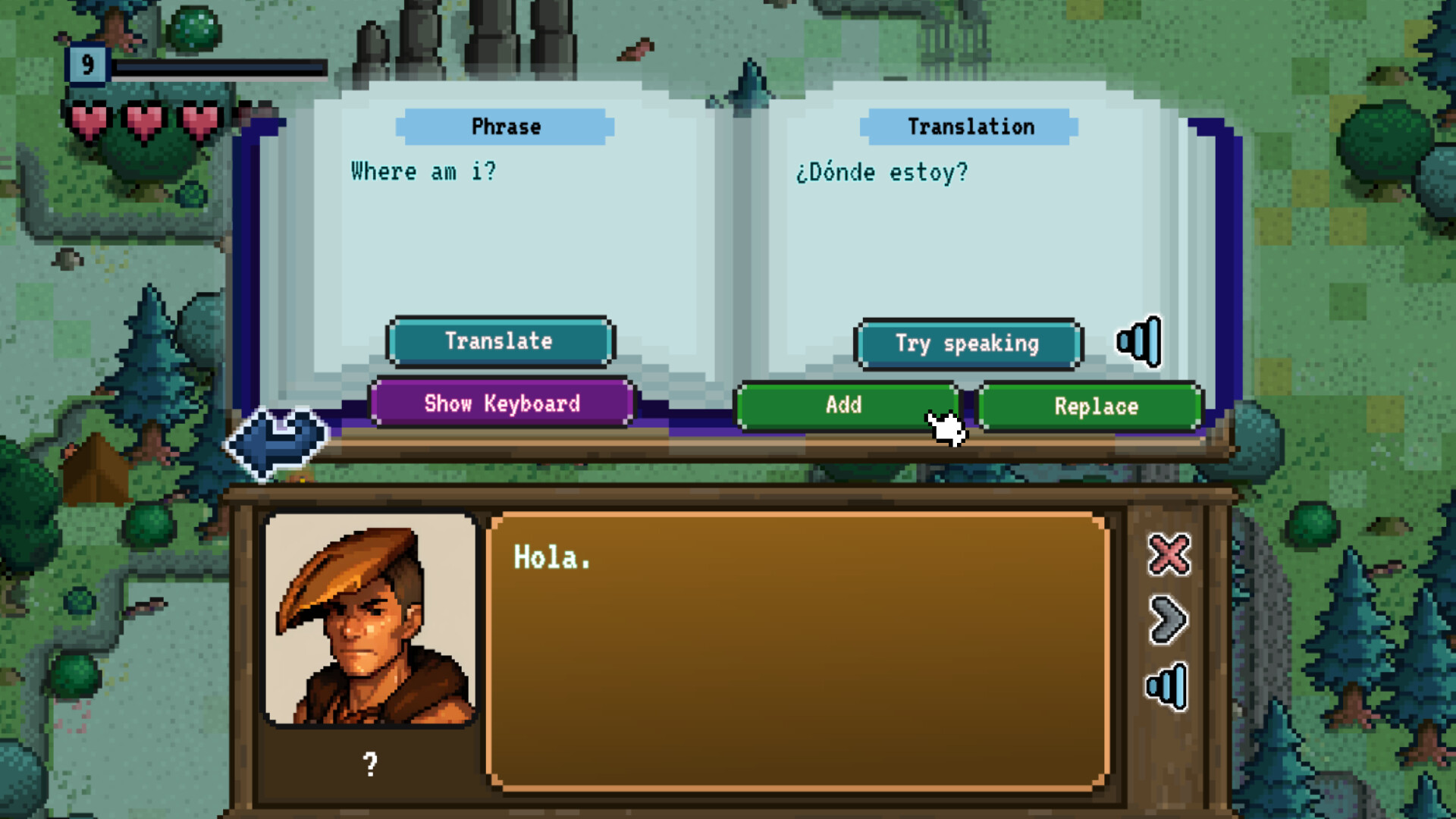Click the Translate button

click(500, 341)
